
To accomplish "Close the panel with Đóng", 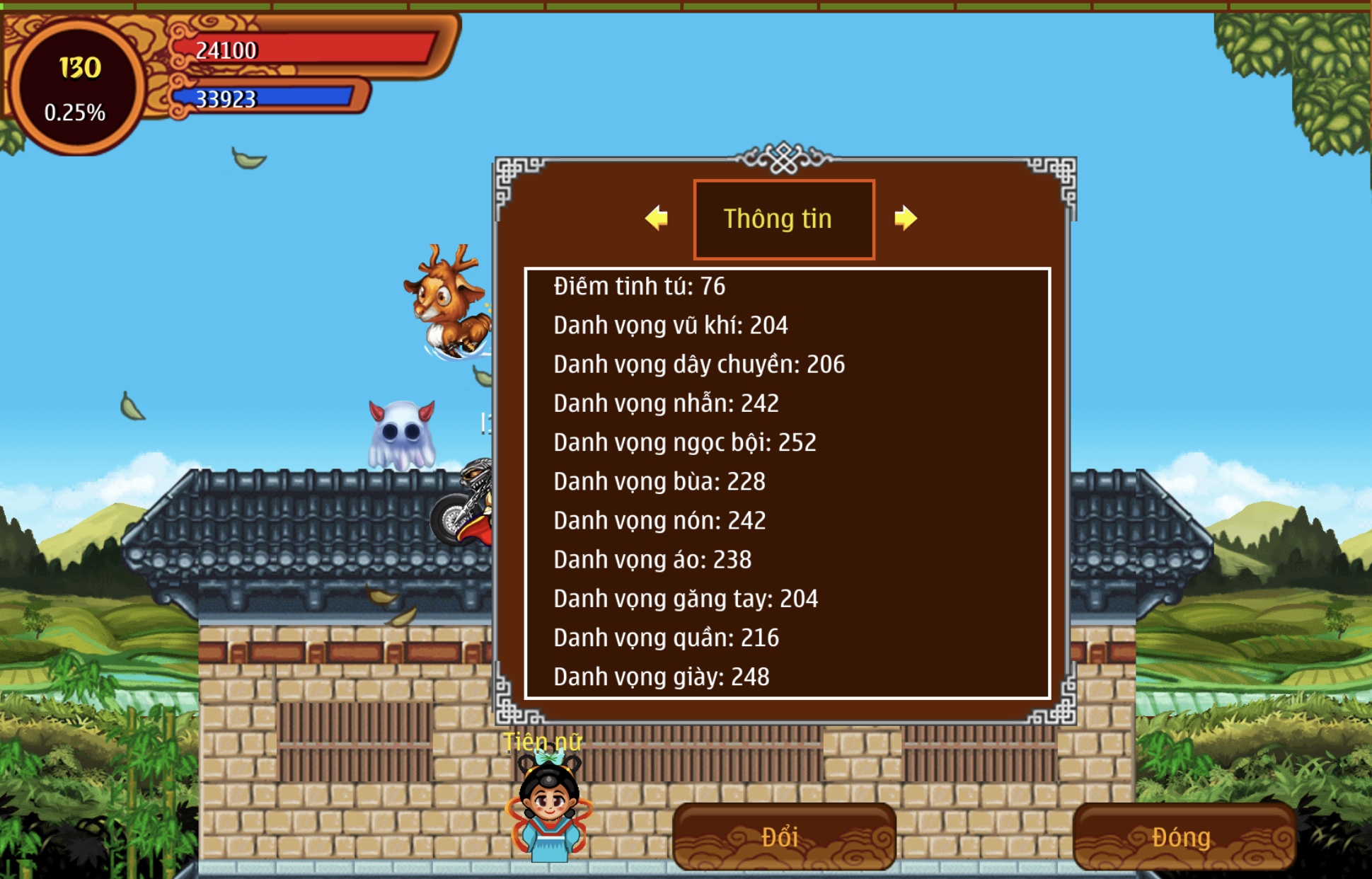I will point(1181,837).
